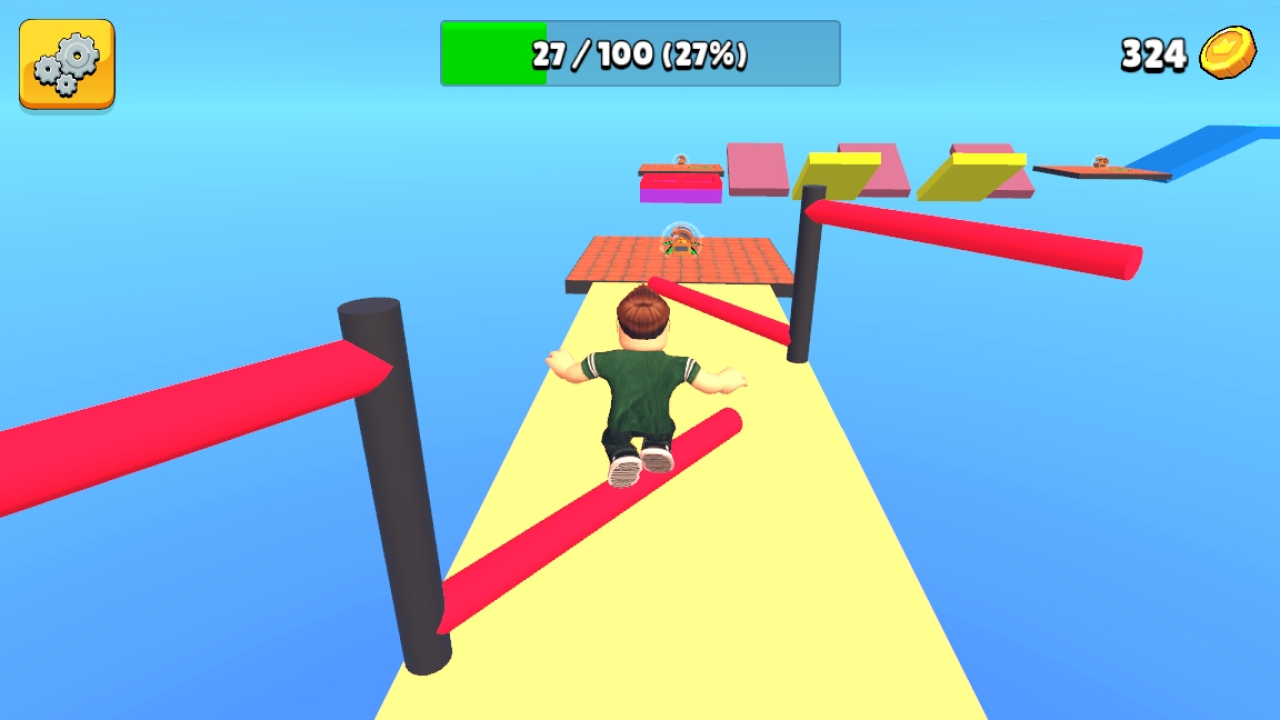The image size is (1280, 720).
Task: Click the 27/100 progress label
Action: 640,54
